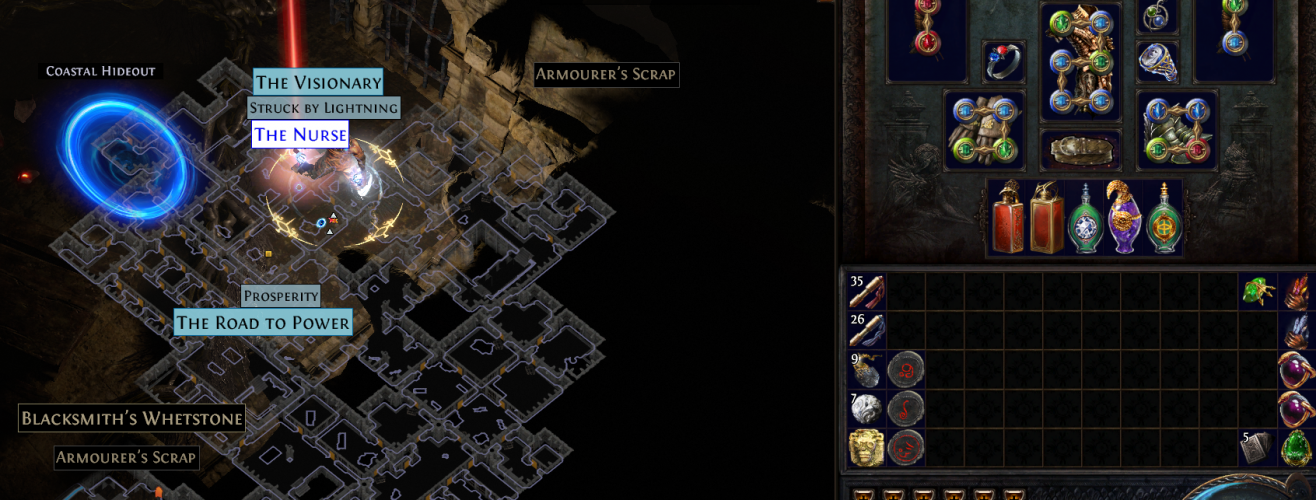Select the green scarab in inventory

pyautogui.click(x=1257, y=292)
